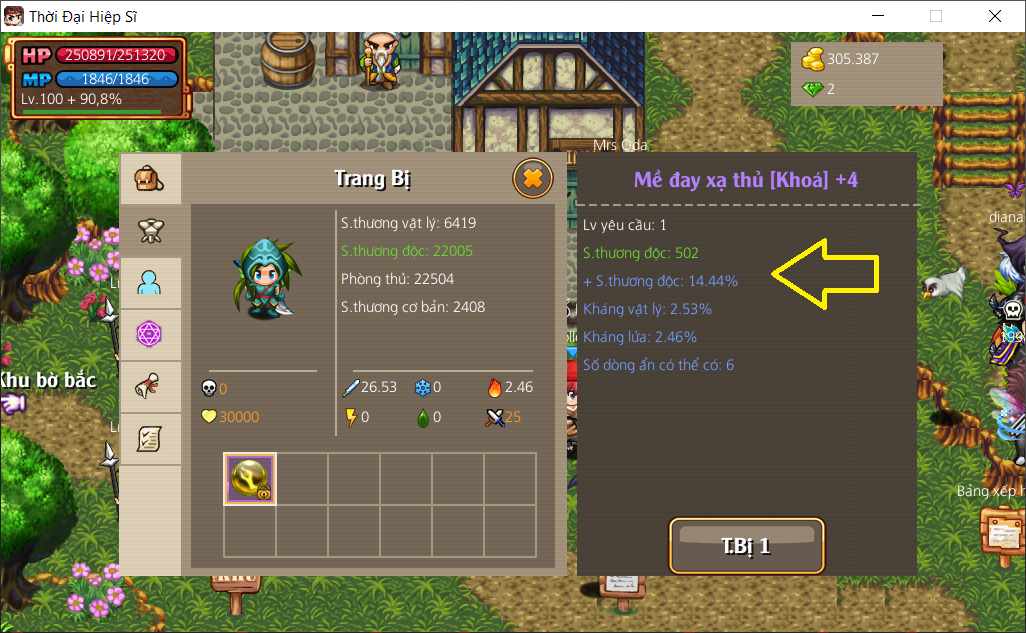This screenshot has height=633, width=1026.
Task: Select the purple hexagram magic tab
Action: coord(150,334)
